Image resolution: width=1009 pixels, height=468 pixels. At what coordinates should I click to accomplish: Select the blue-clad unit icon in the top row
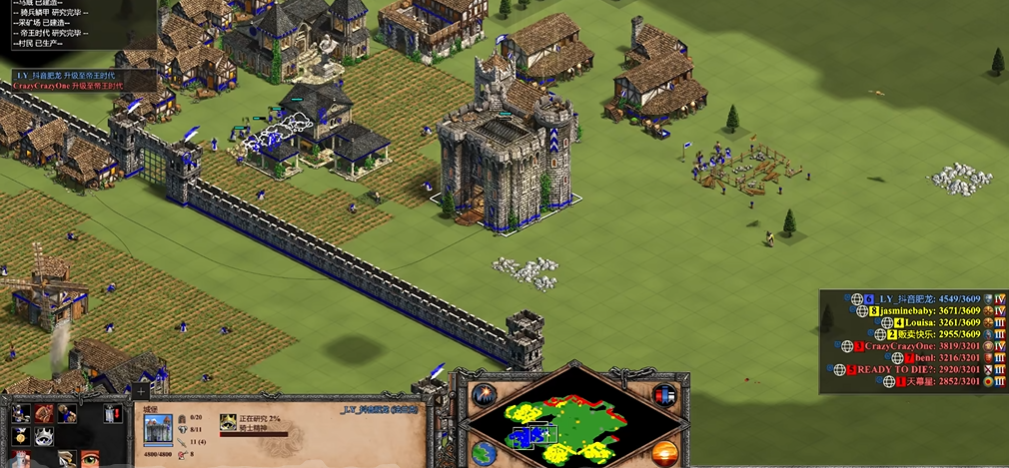pos(67,412)
